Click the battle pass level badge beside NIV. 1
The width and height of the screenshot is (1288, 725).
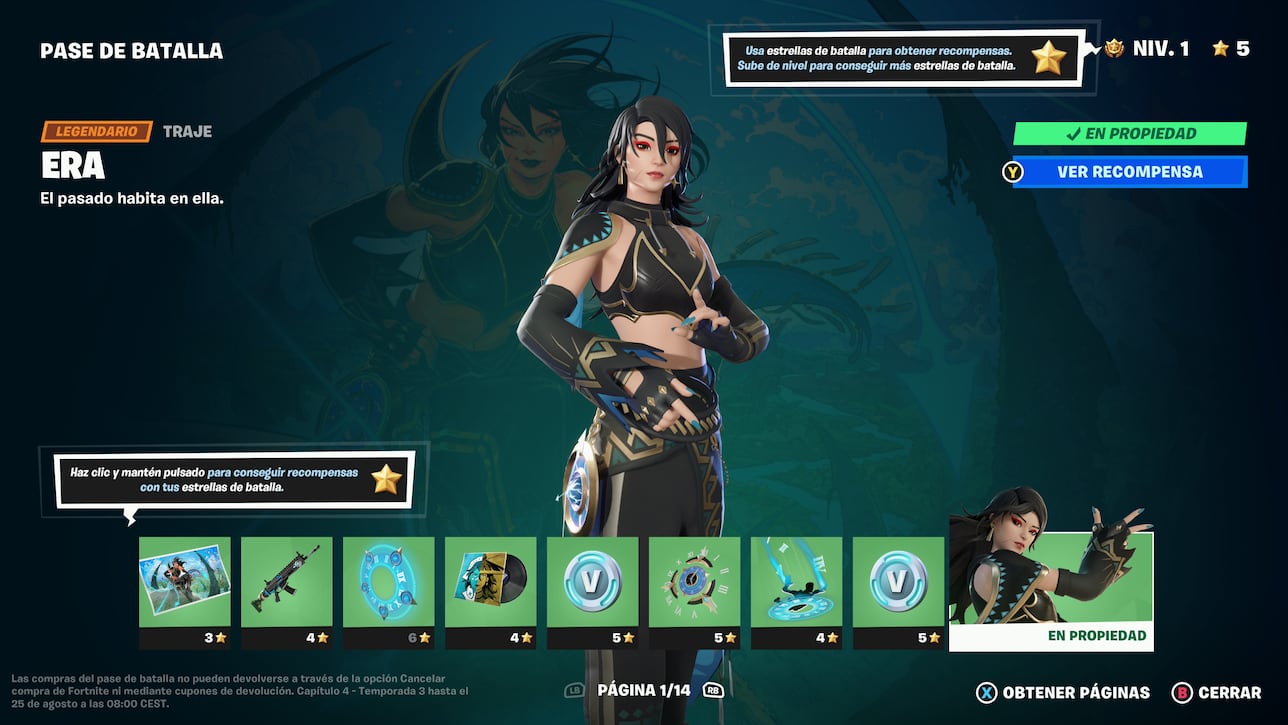[1117, 47]
